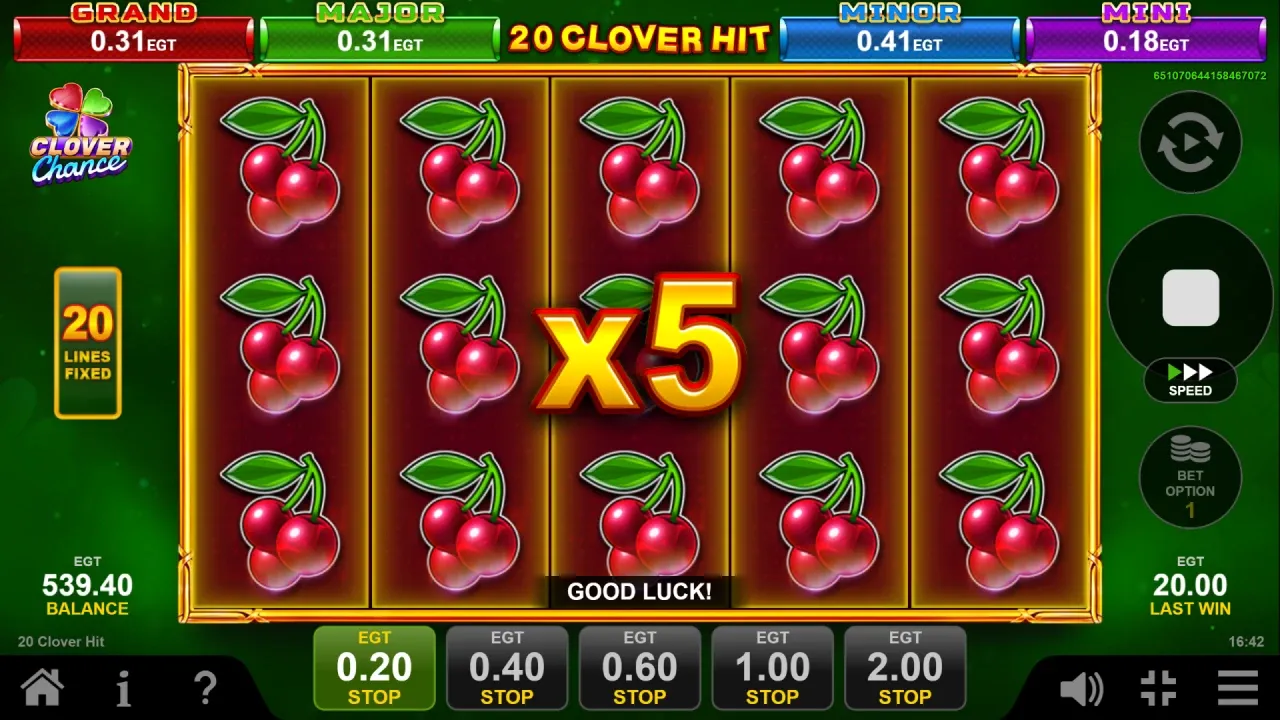Enter fullscreen with the expand icon

1158,687
